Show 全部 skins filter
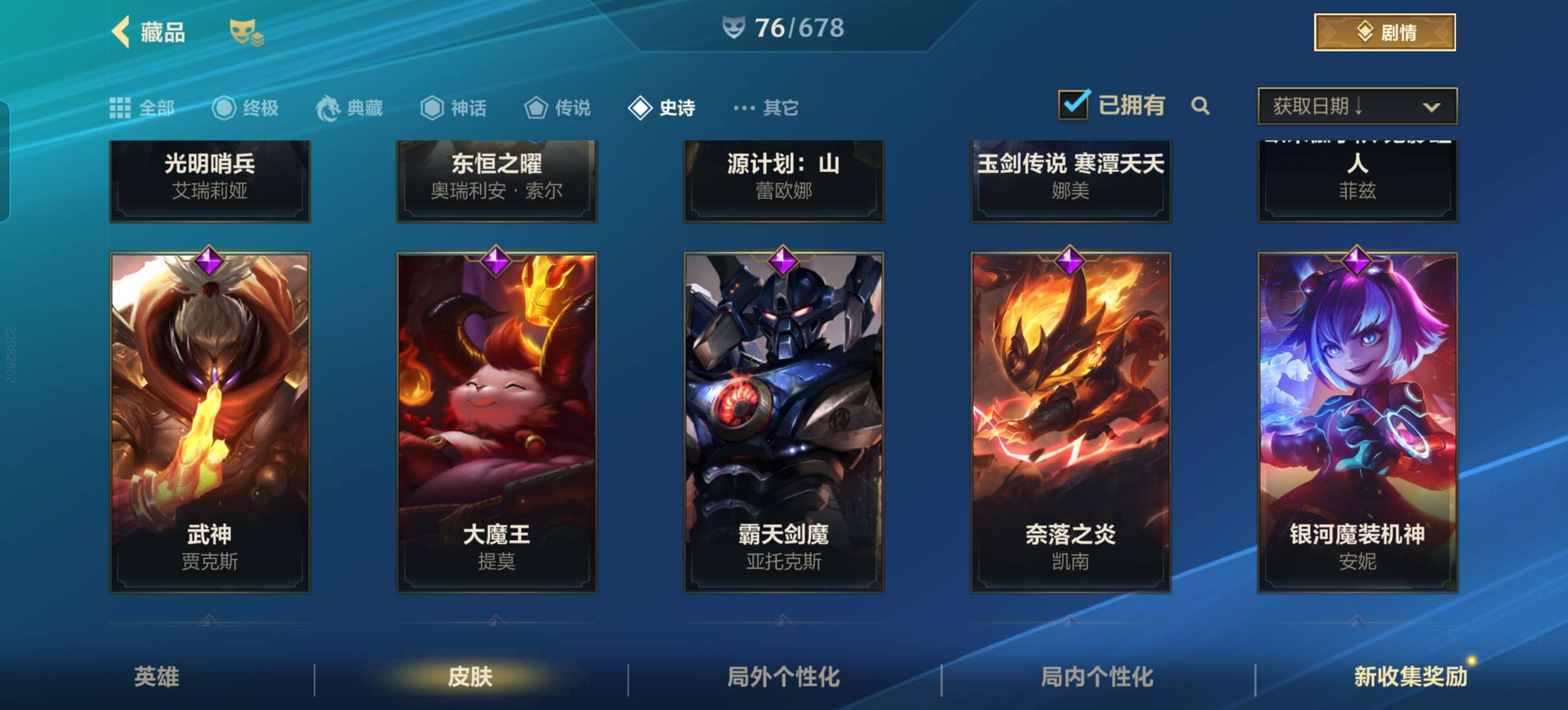 click(x=142, y=108)
